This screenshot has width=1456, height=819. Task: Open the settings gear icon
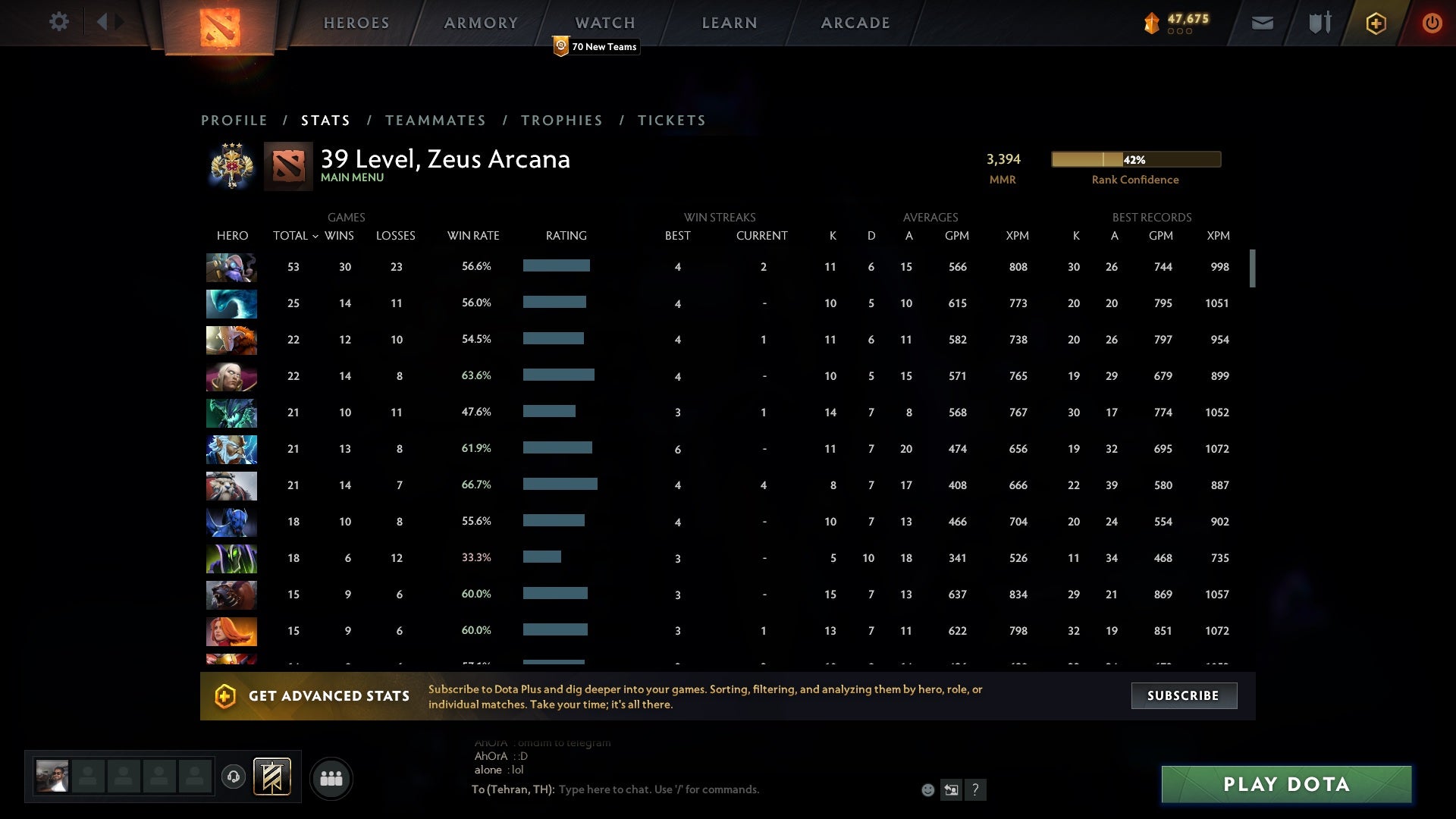[59, 22]
